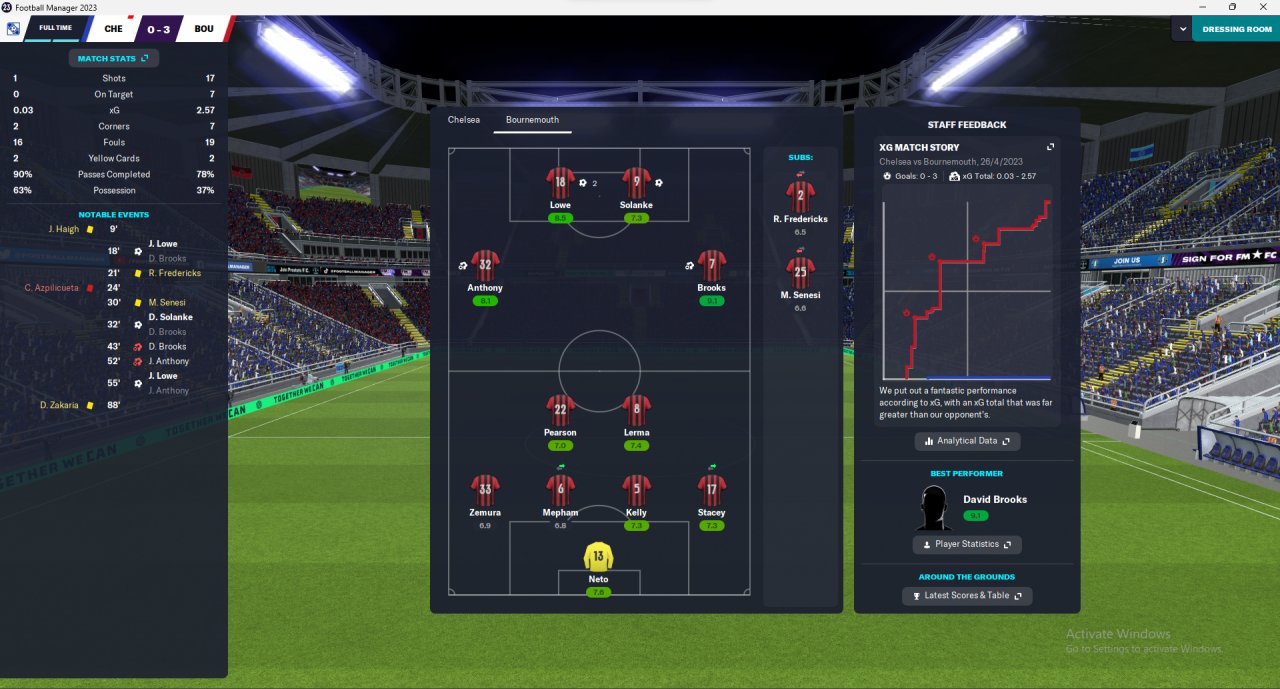Expand the xG Match Story panel
Screen dimensions: 1280x689
click(1051, 147)
